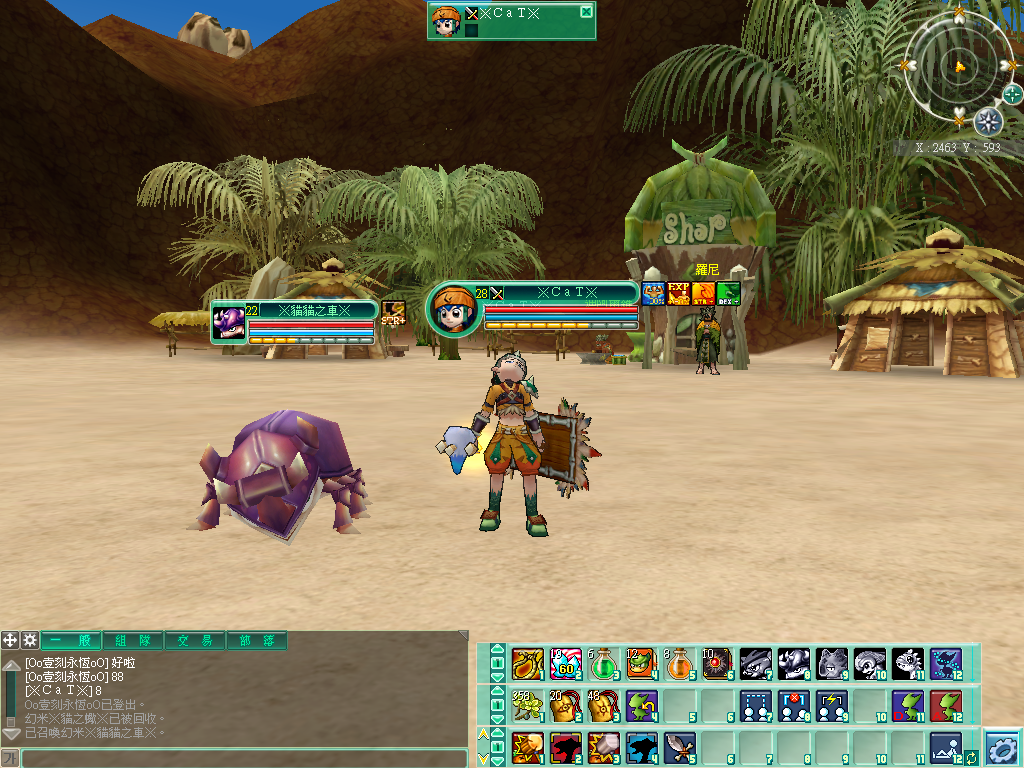
Task: Click the chat text input field
Action: (x=244, y=758)
